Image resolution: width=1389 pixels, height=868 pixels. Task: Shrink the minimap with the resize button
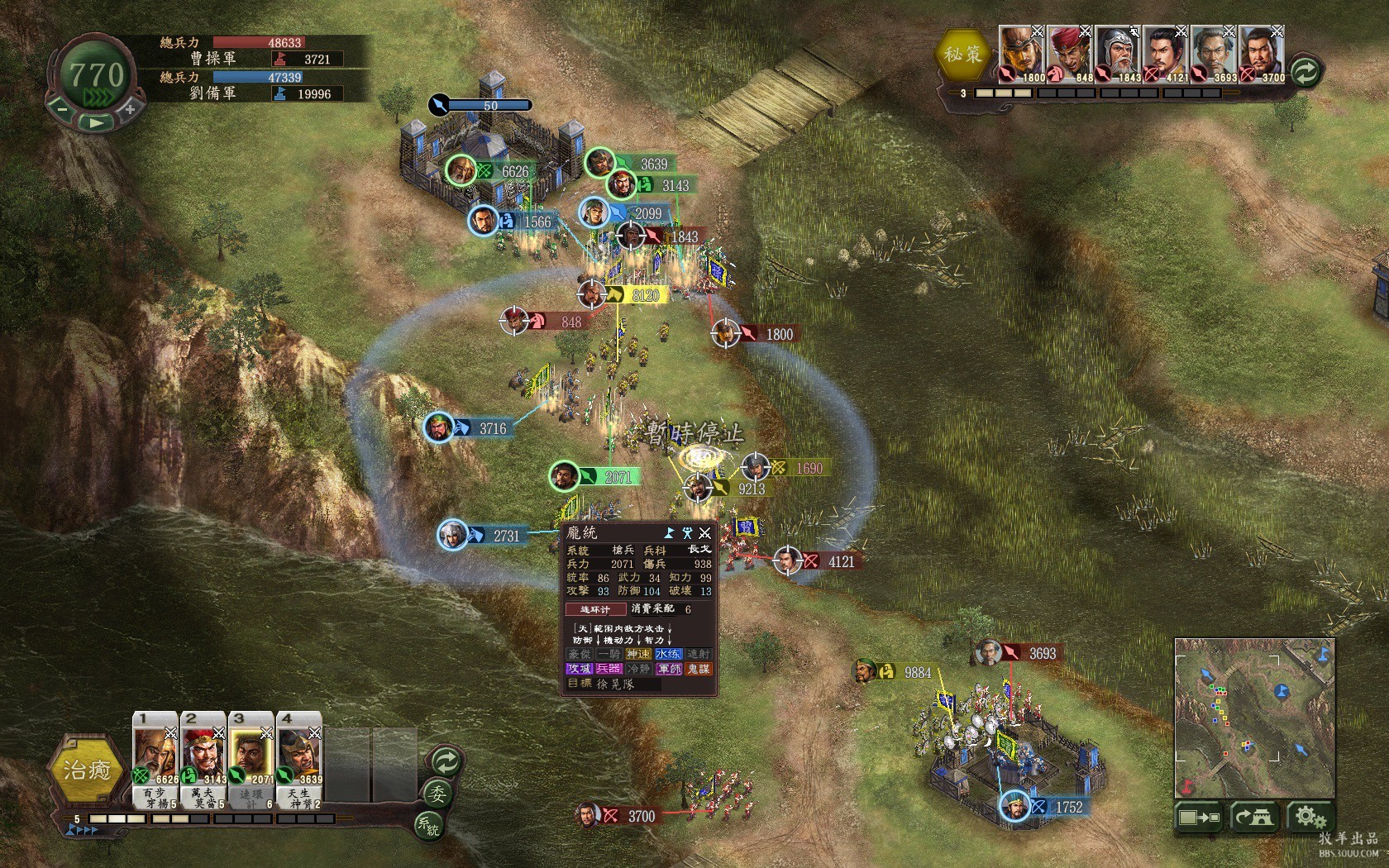pos(1199,818)
